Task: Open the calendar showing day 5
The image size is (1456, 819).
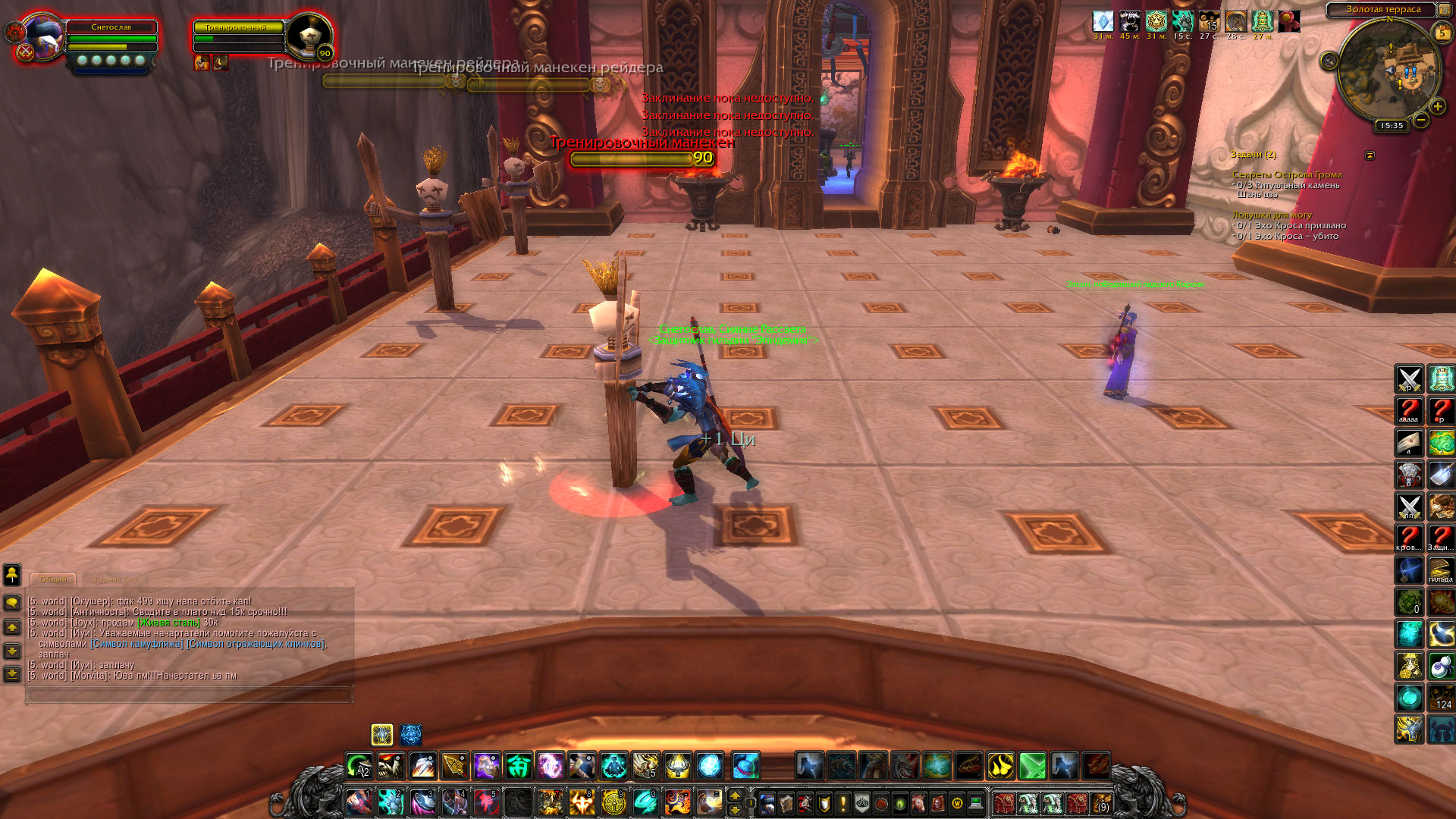Action: pyautogui.click(x=1442, y=33)
